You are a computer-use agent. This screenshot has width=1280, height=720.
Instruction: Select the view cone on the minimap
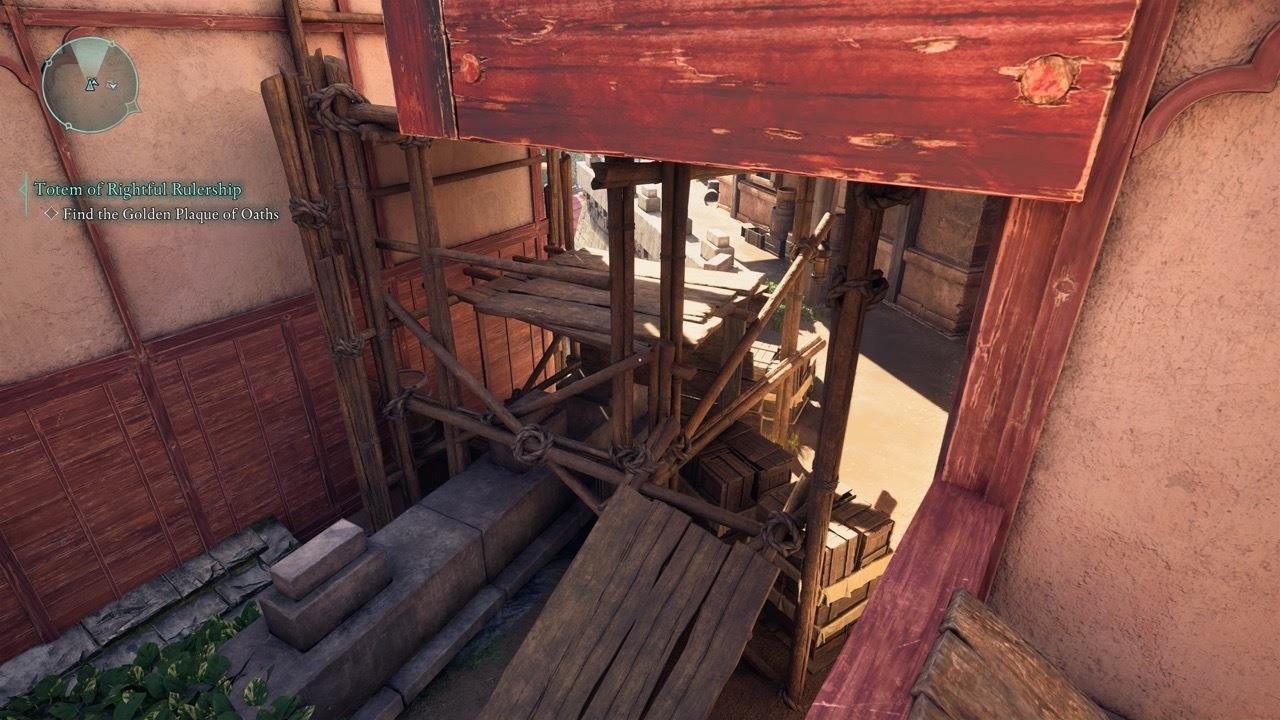point(88,58)
